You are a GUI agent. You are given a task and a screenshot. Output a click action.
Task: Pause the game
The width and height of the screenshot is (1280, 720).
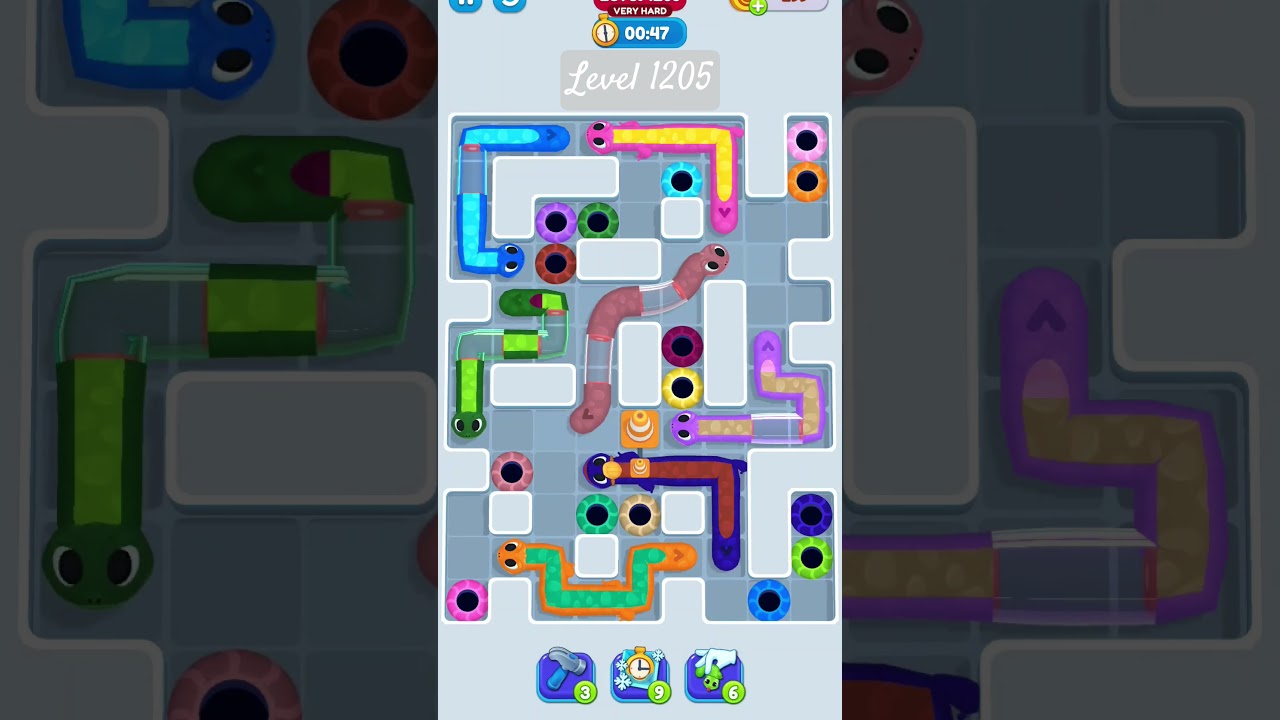[465, 2]
